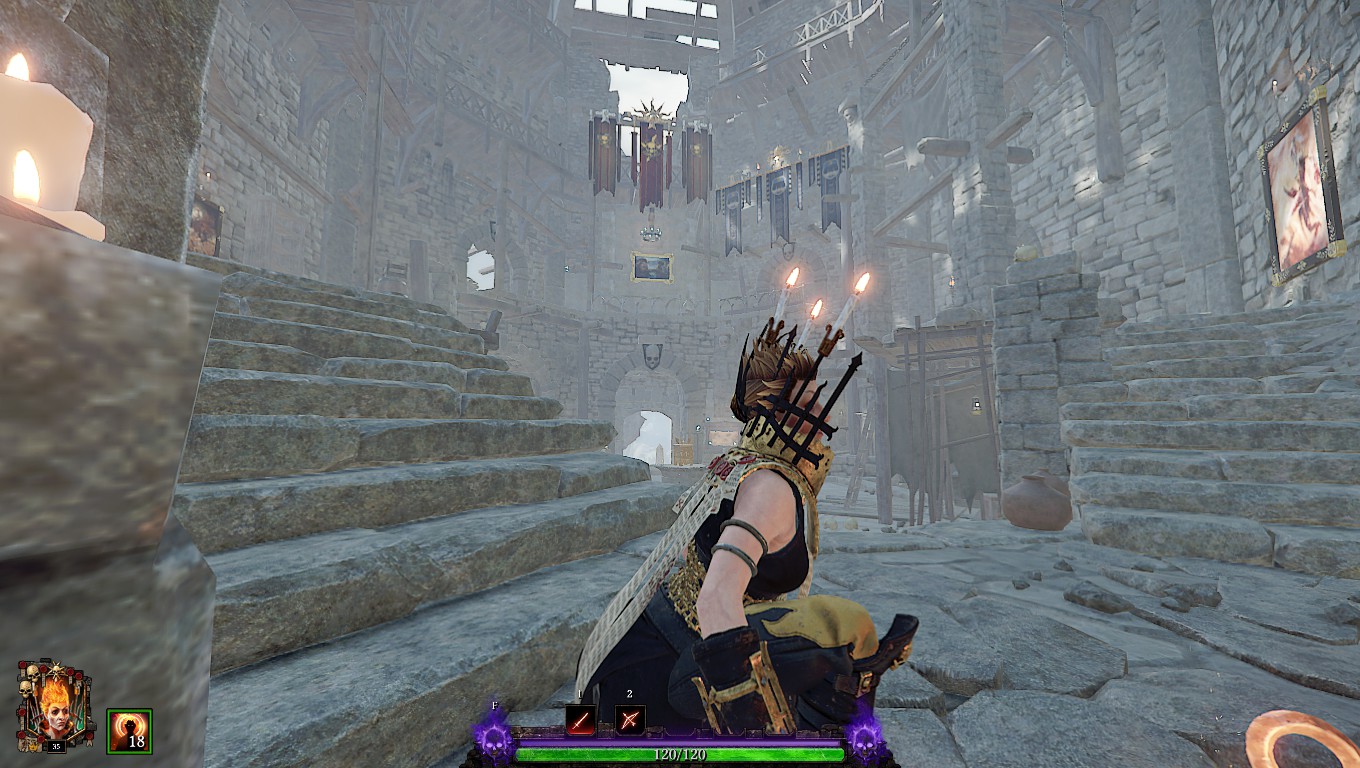The image size is (1360, 768).
Task: Click the flame-haired character portrait
Action: tap(54, 705)
